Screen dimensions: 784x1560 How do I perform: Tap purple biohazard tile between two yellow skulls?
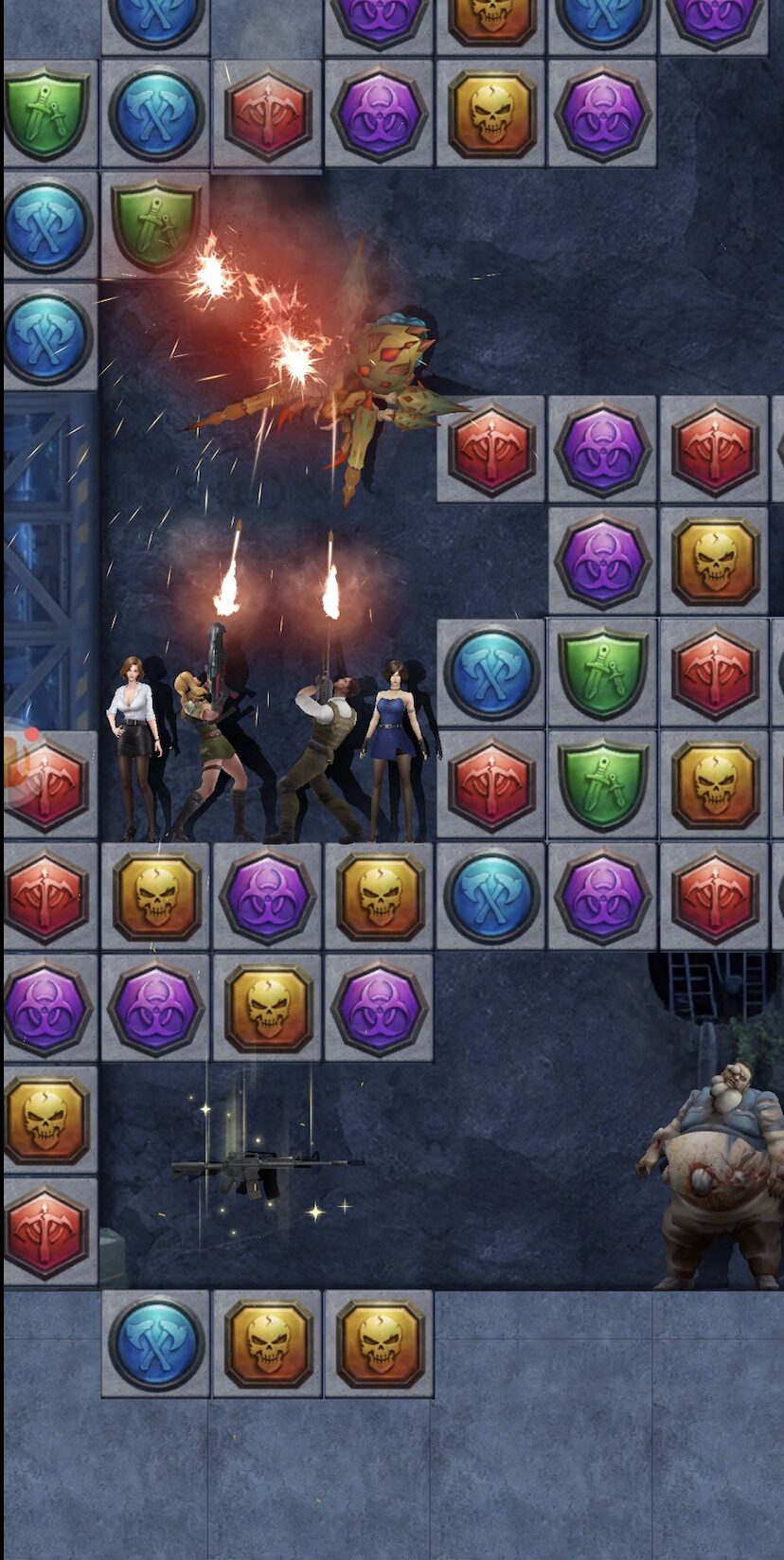(268, 896)
